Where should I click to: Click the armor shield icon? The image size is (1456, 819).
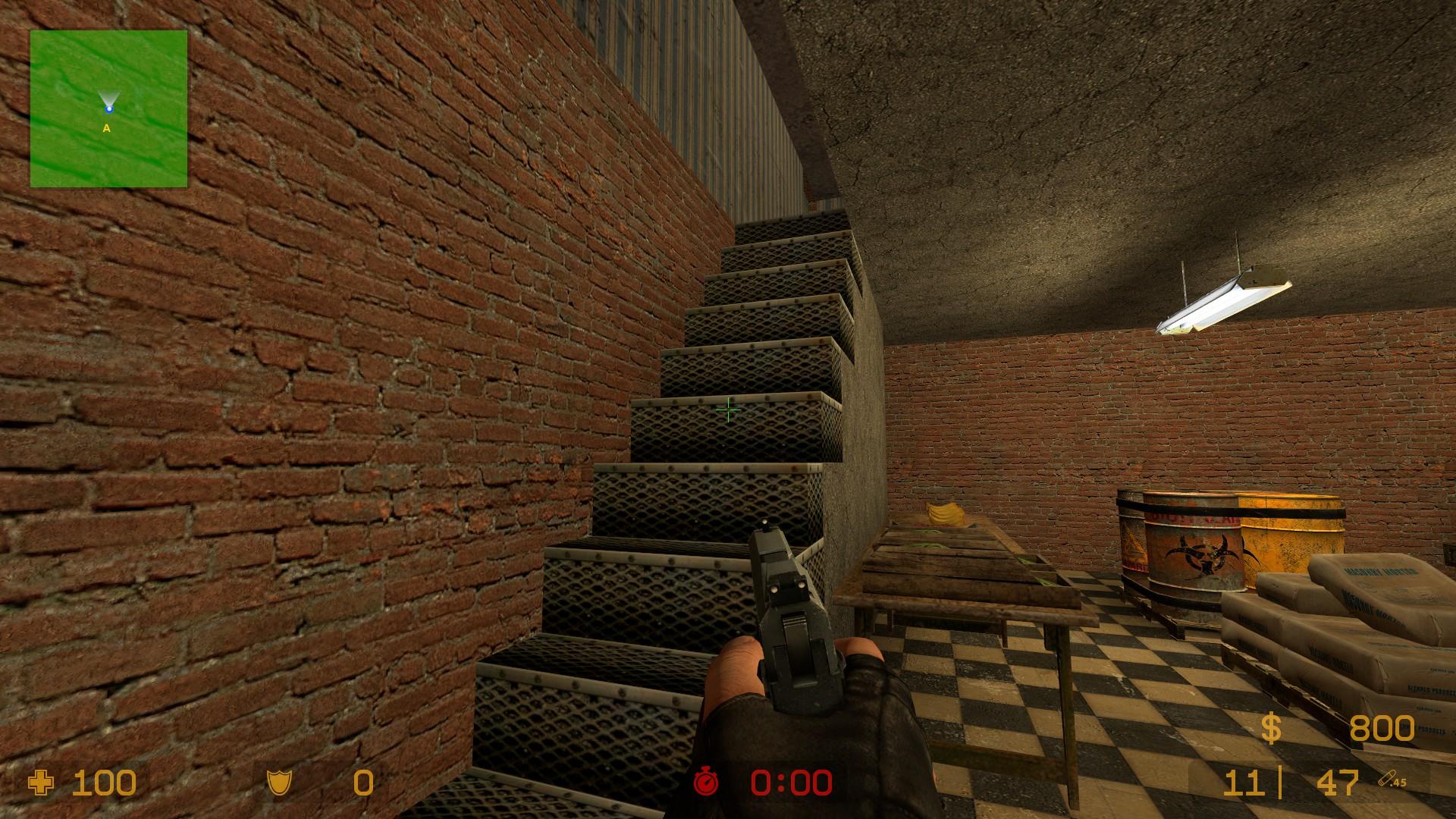[278, 783]
